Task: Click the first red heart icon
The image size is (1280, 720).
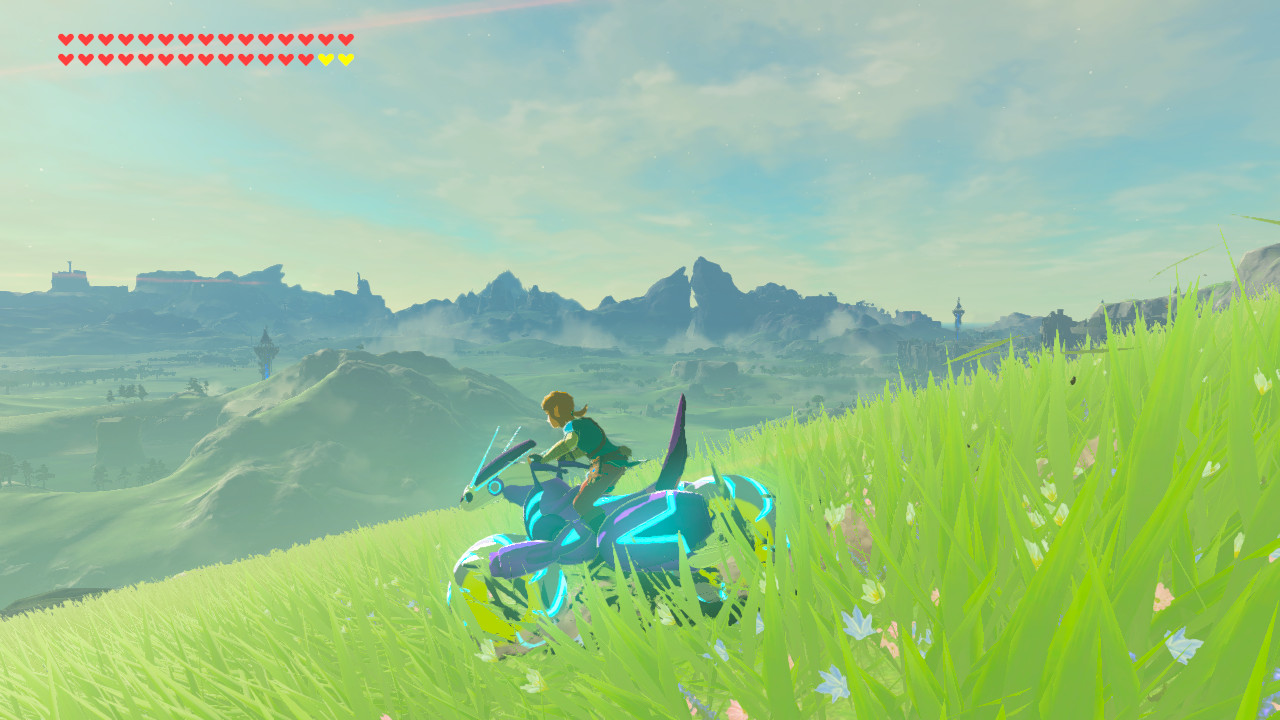Action: [66, 40]
